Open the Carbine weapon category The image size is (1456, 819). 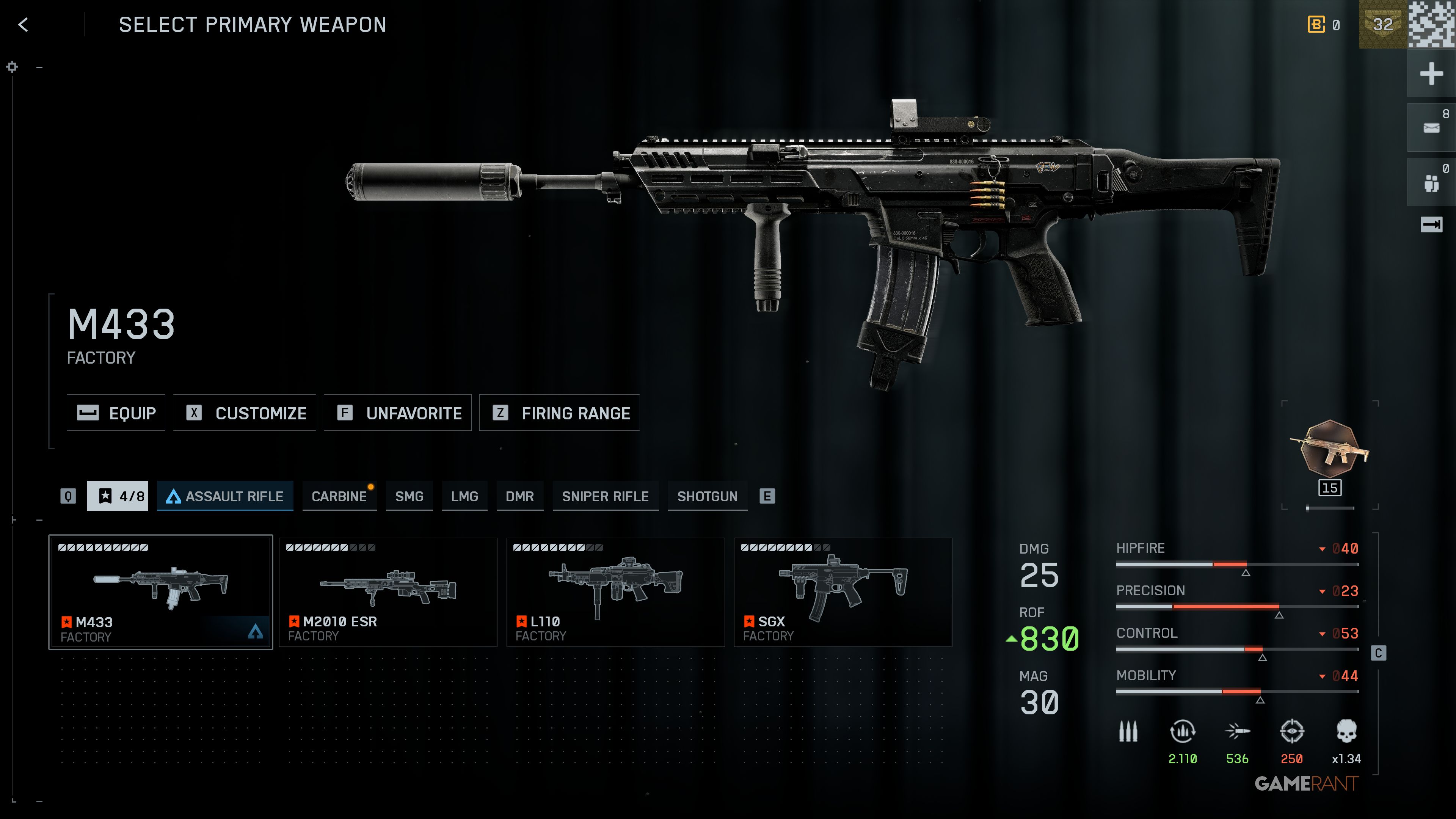pyautogui.click(x=339, y=496)
